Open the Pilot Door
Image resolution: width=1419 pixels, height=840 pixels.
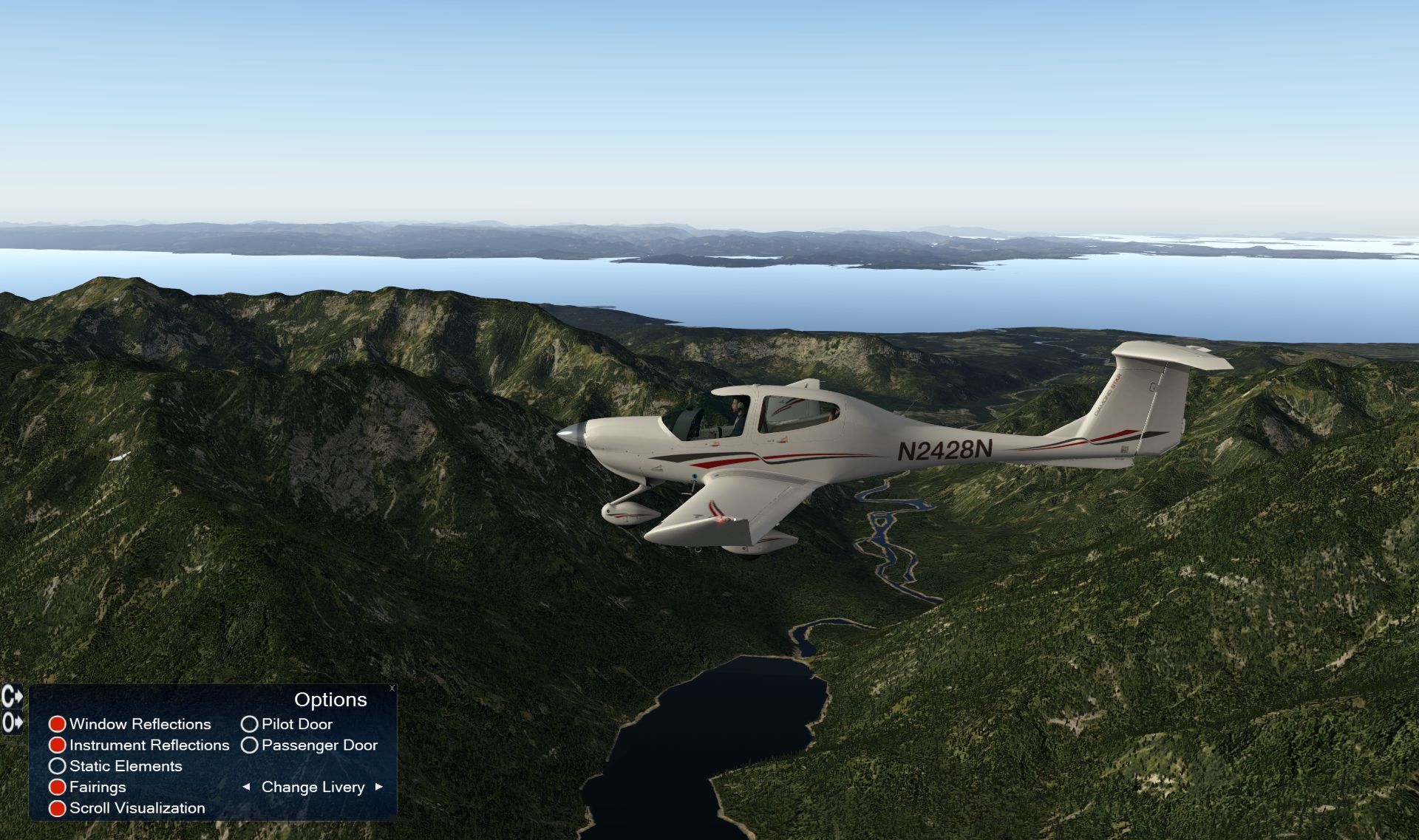[249, 724]
